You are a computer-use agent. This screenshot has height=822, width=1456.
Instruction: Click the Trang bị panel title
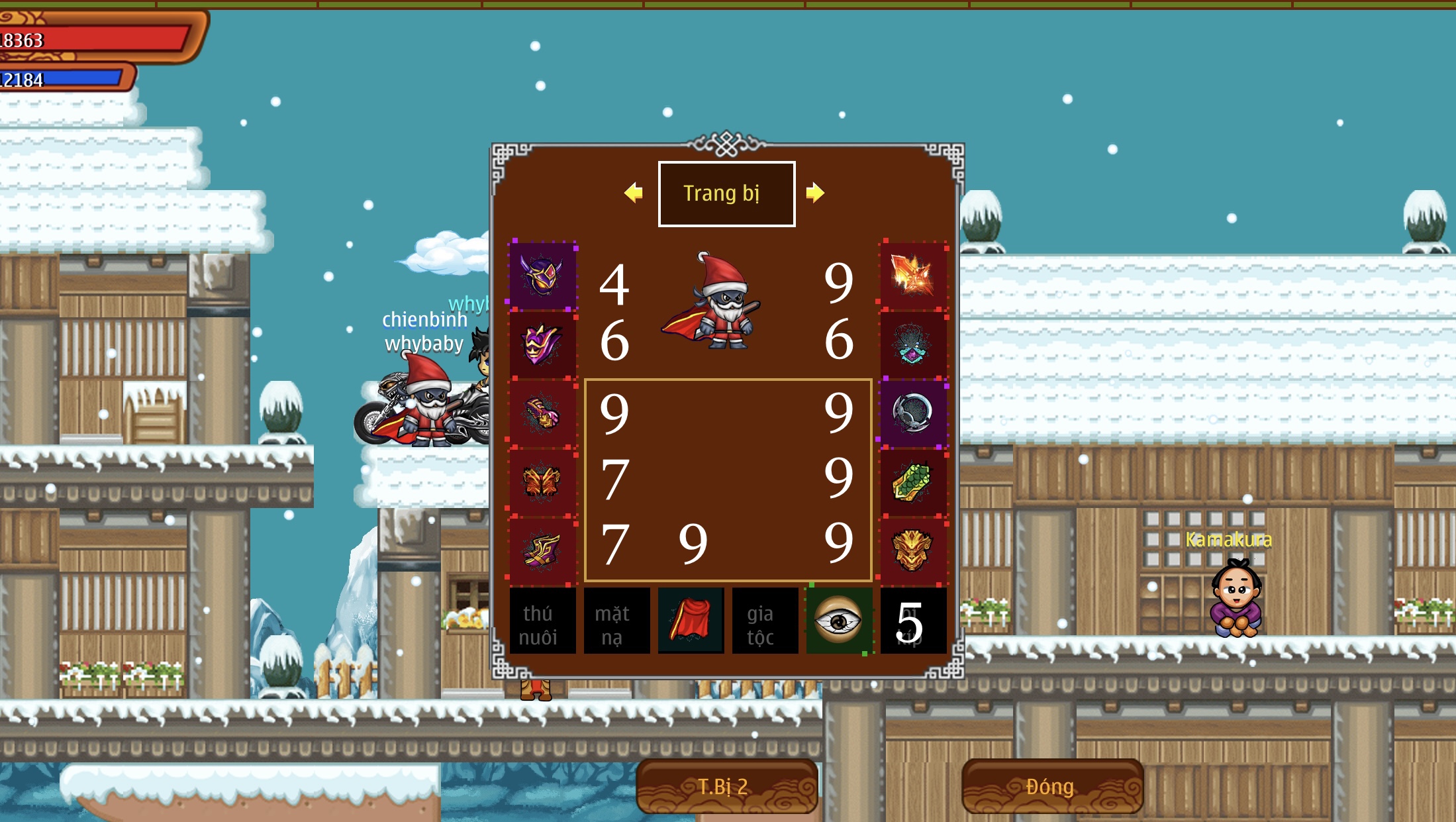(726, 193)
